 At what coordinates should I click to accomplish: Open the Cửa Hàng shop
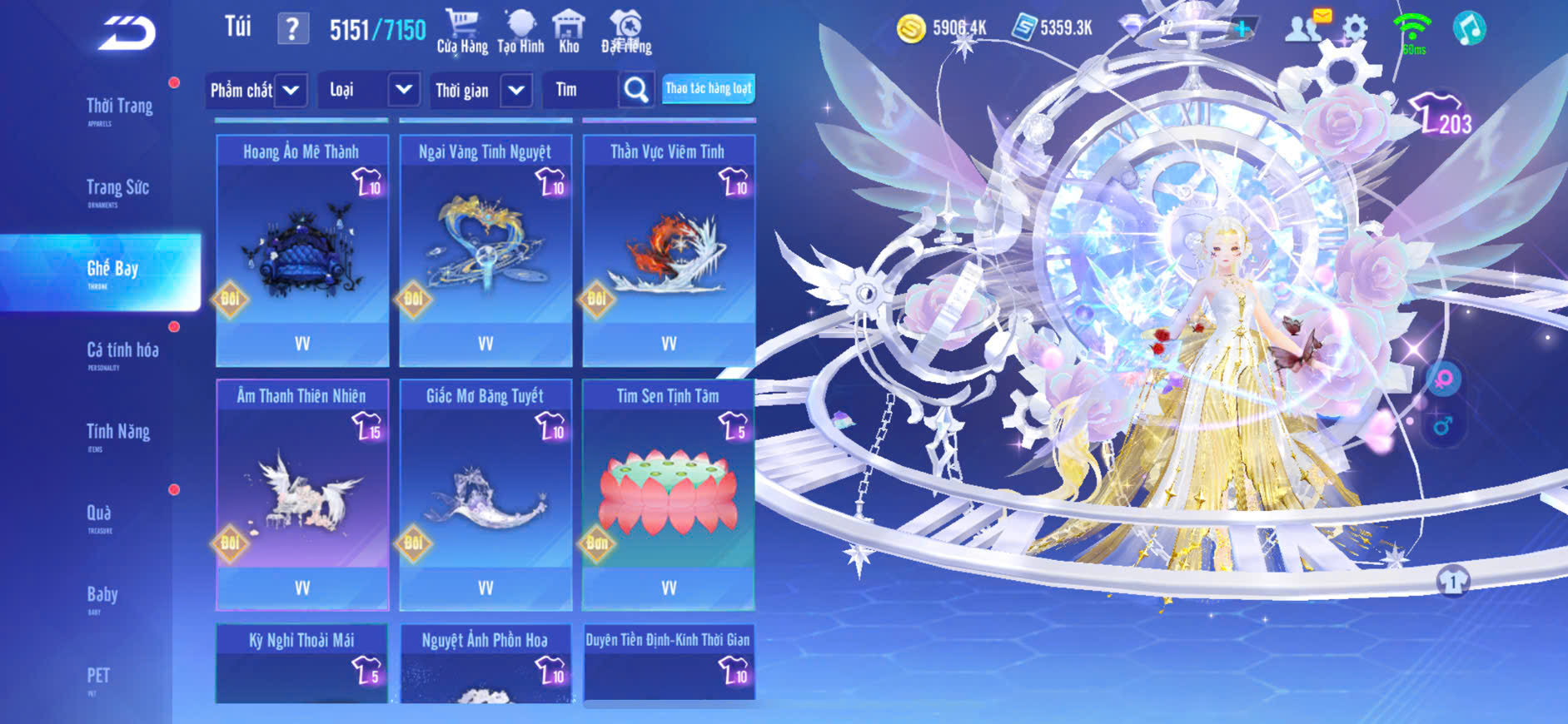click(462, 32)
